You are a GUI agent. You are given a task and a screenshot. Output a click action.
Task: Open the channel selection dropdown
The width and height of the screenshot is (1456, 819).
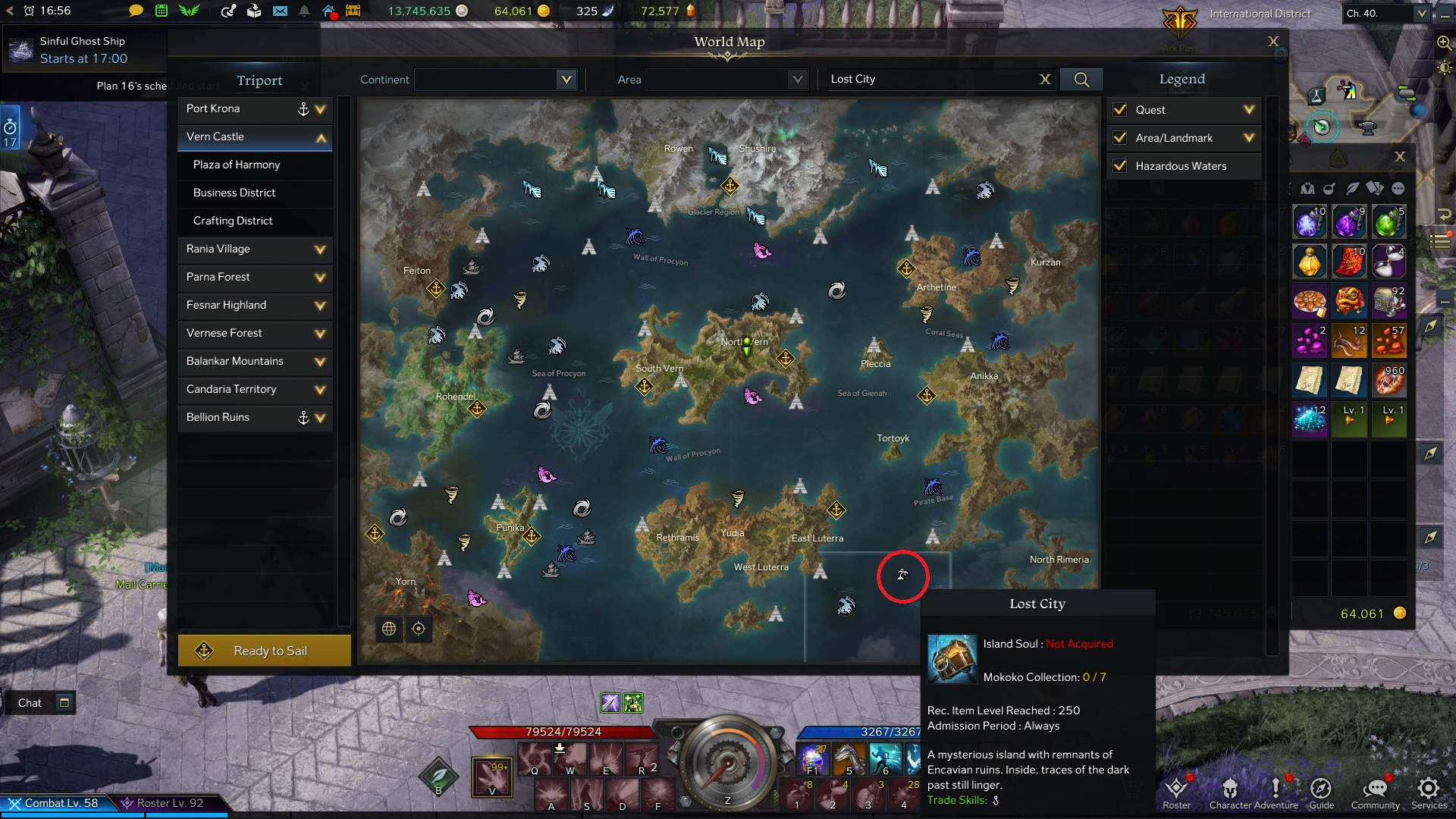pyautogui.click(x=1422, y=14)
